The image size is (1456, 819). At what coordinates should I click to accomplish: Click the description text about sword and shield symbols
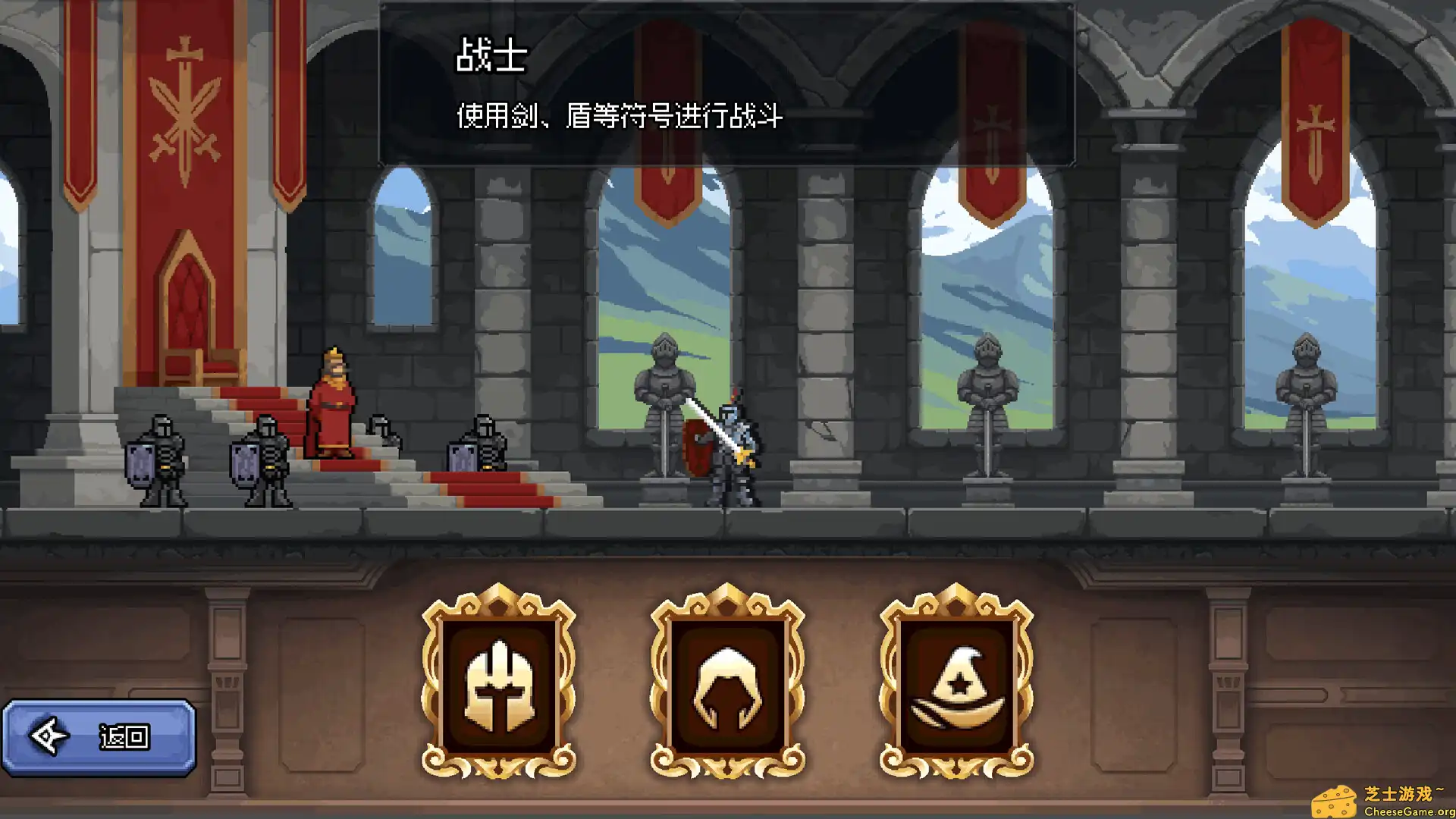click(x=620, y=116)
